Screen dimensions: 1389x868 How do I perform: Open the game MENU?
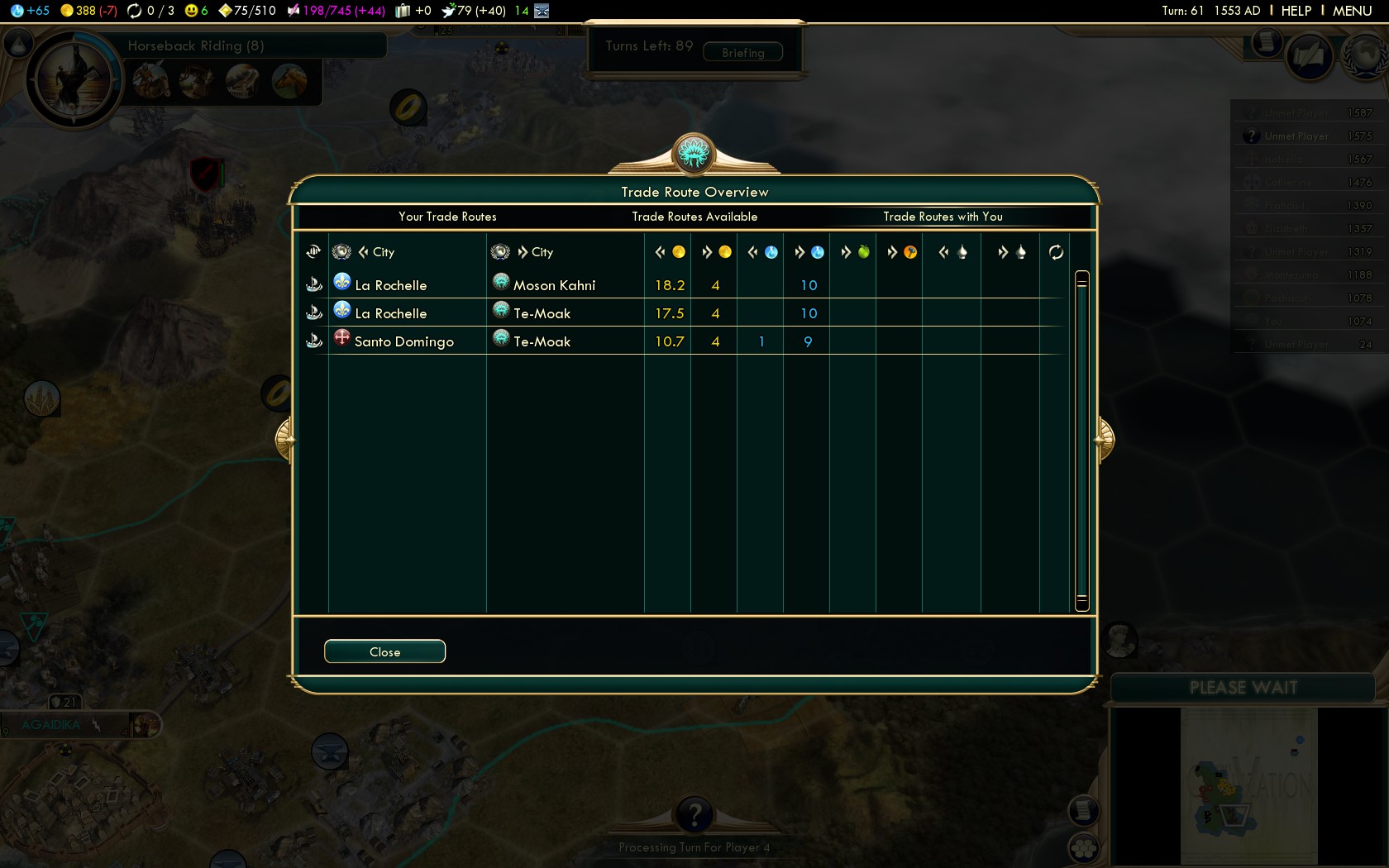1352,11
